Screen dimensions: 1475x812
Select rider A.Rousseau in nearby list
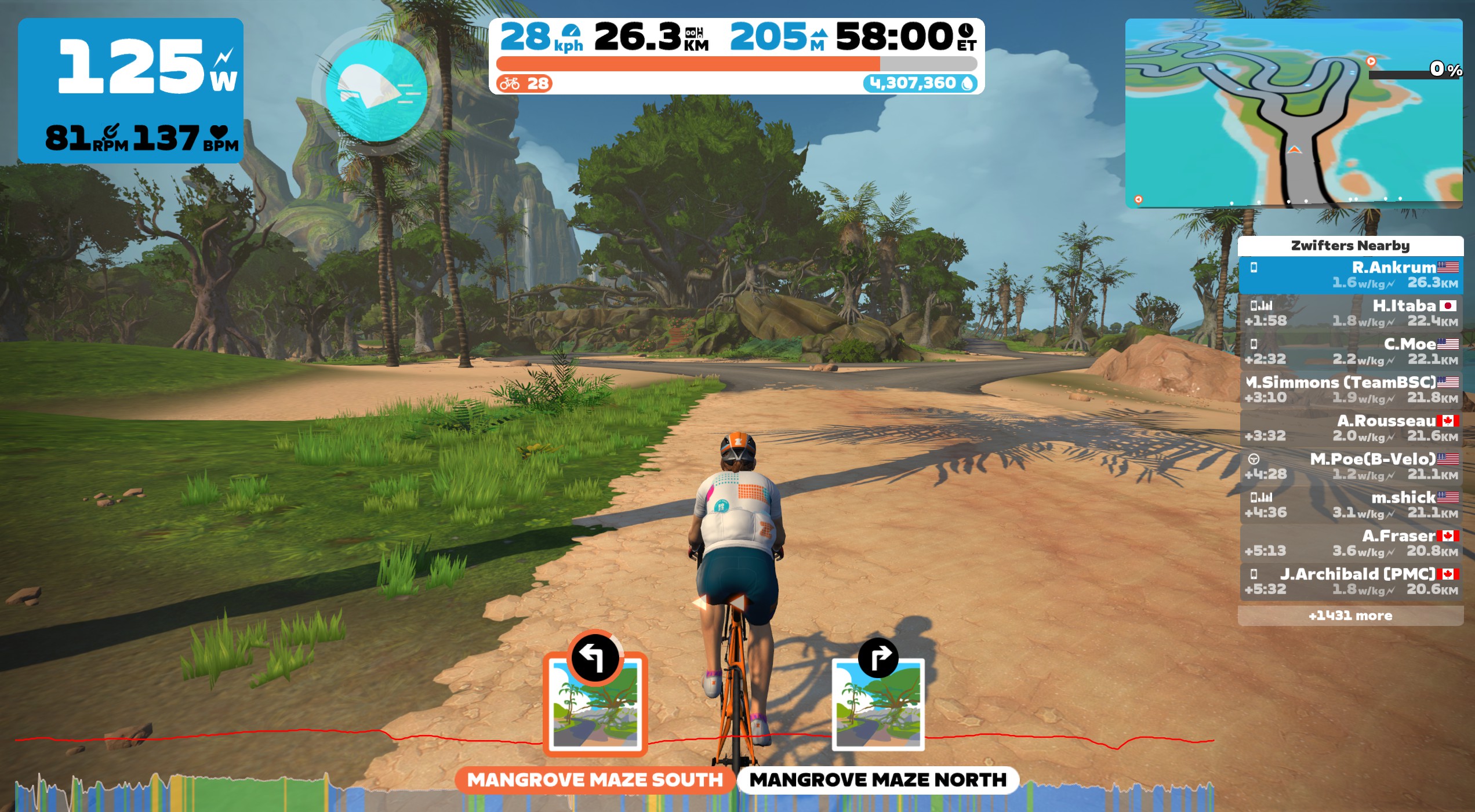(x=1350, y=428)
